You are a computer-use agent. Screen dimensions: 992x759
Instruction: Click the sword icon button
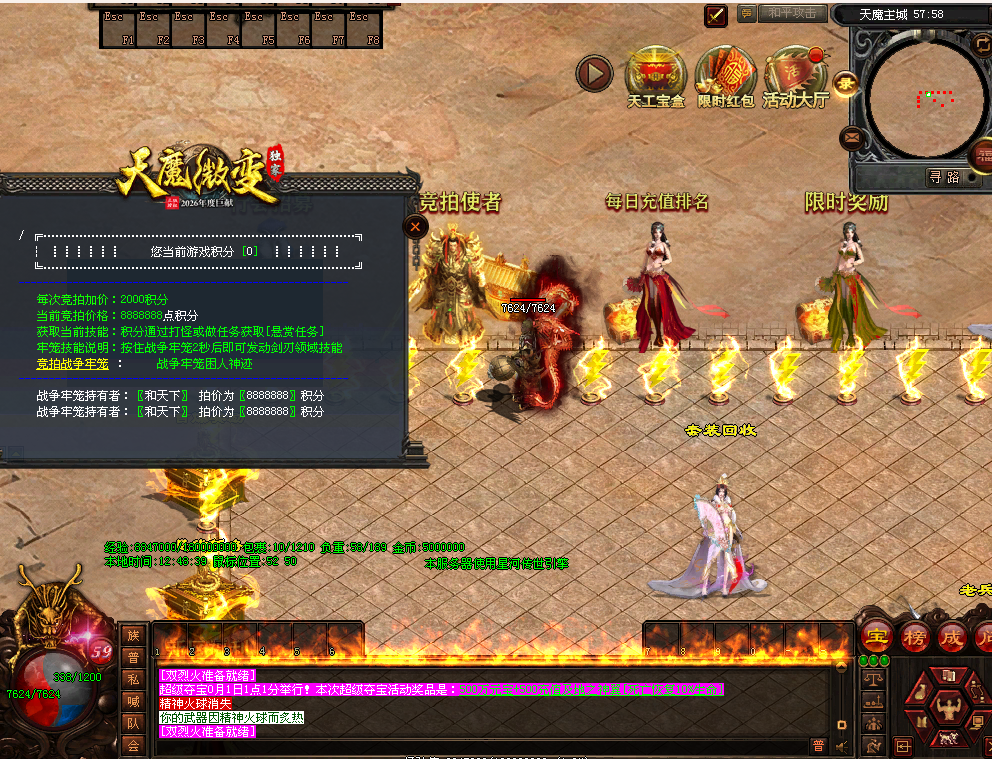tap(716, 15)
